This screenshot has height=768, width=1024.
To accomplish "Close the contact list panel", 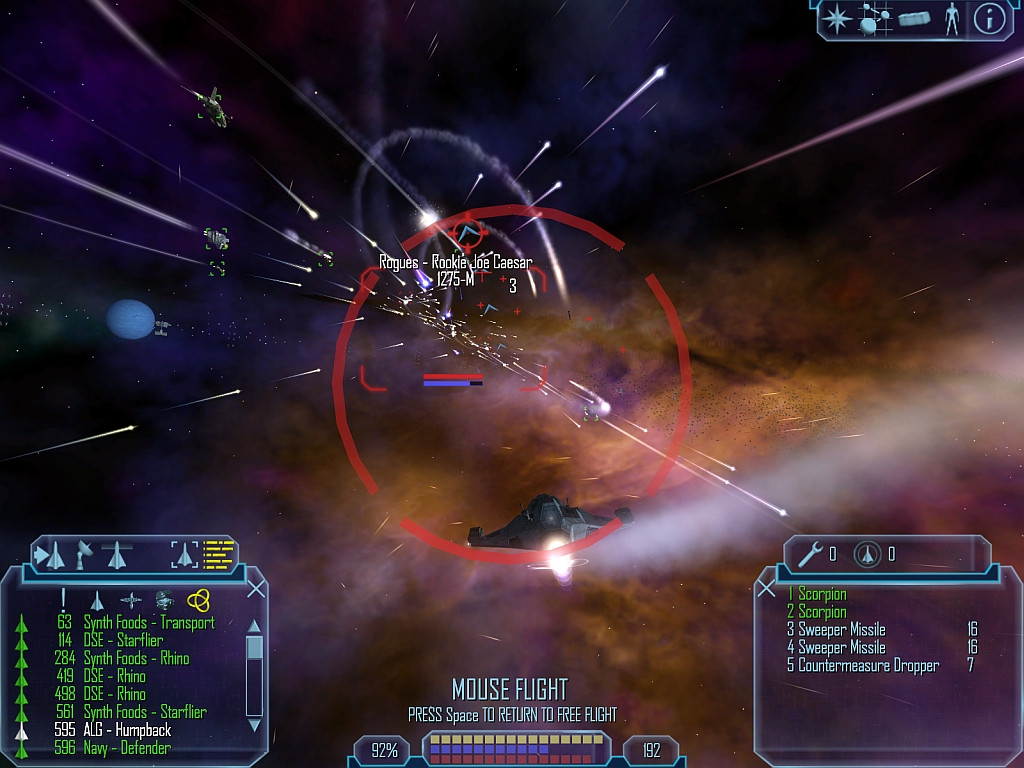I will 256,589.
